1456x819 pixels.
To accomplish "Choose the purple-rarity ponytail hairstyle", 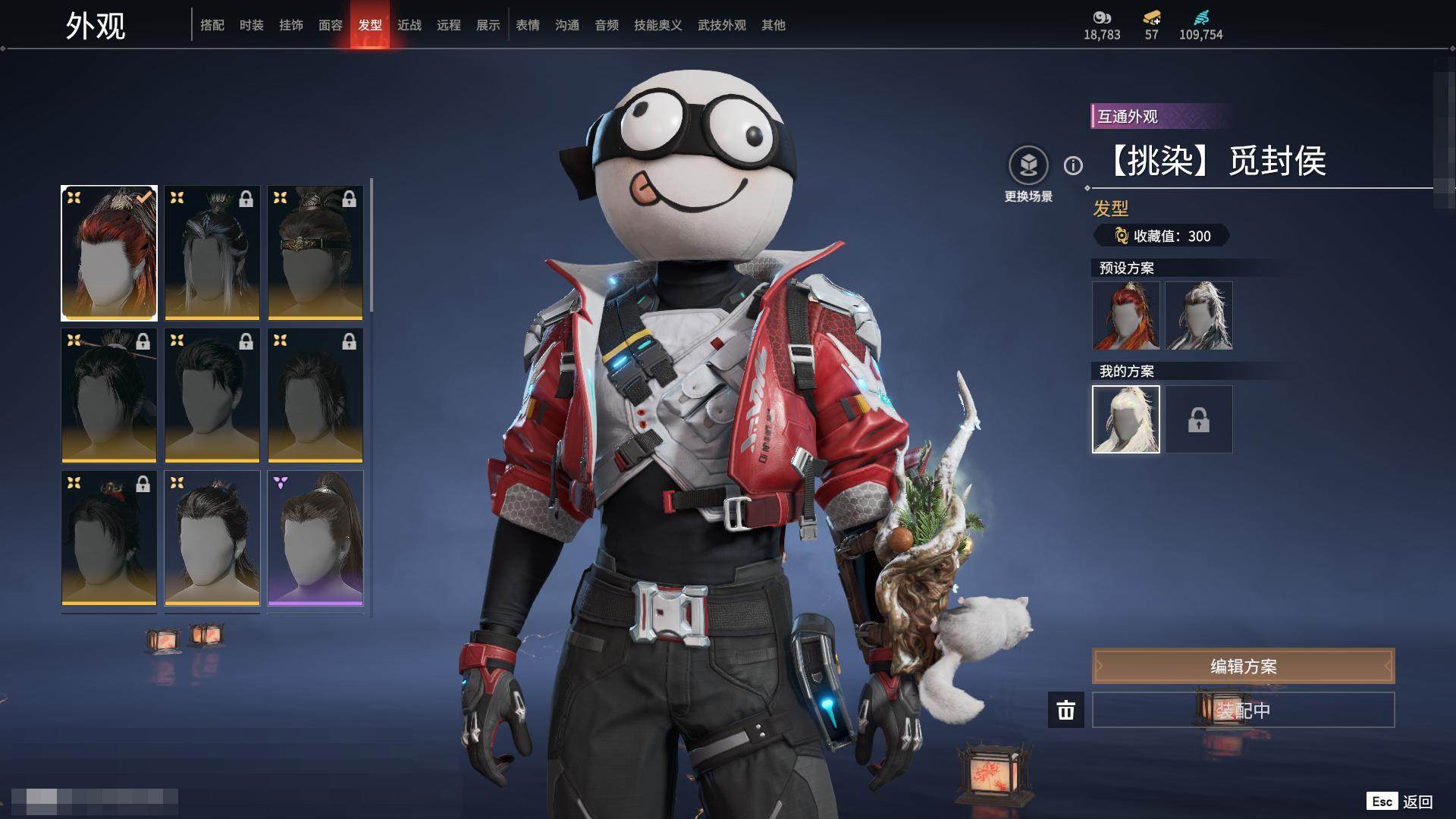I will click(x=315, y=538).
